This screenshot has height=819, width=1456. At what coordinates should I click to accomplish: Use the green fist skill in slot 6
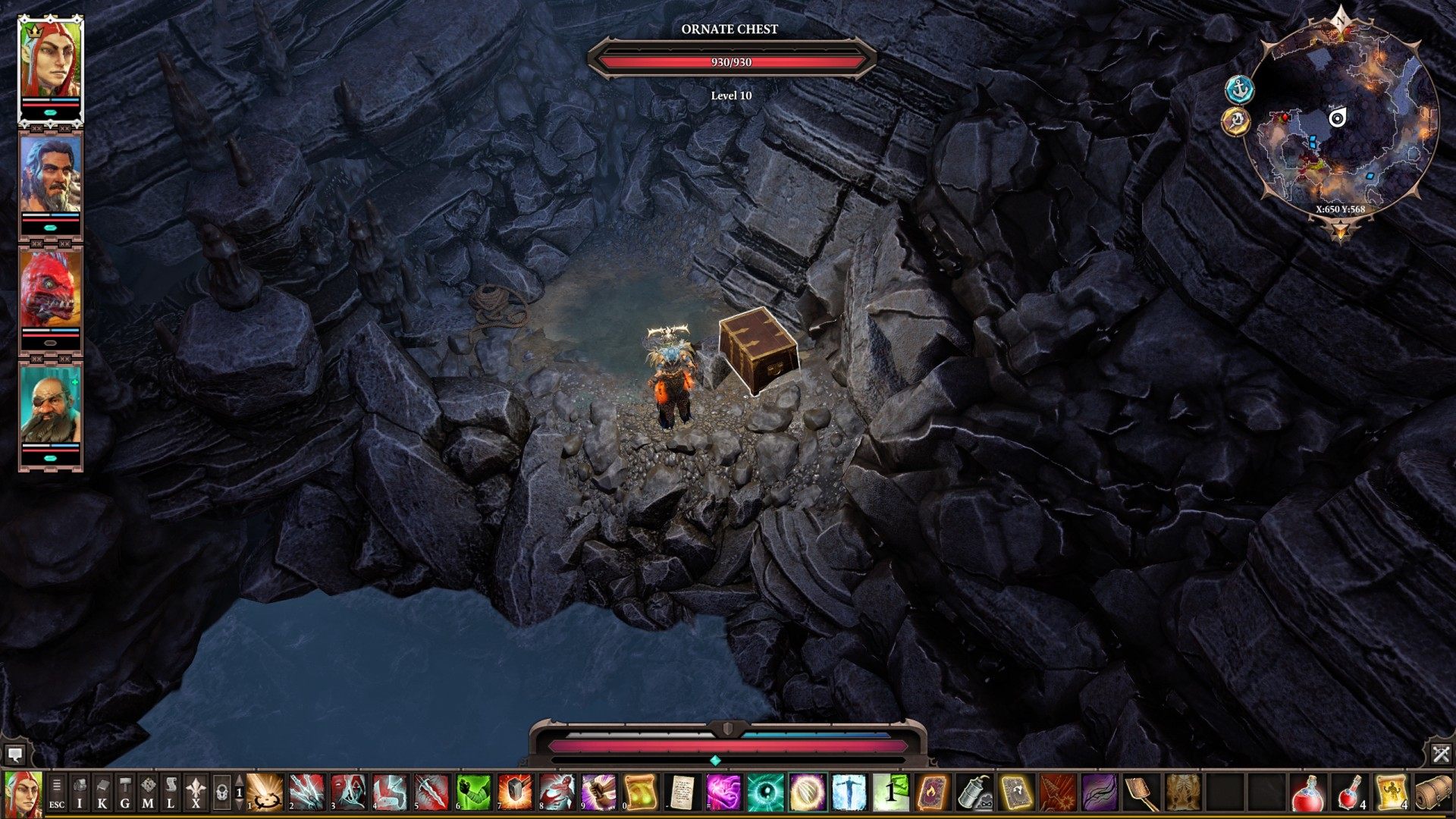point(474,792)
